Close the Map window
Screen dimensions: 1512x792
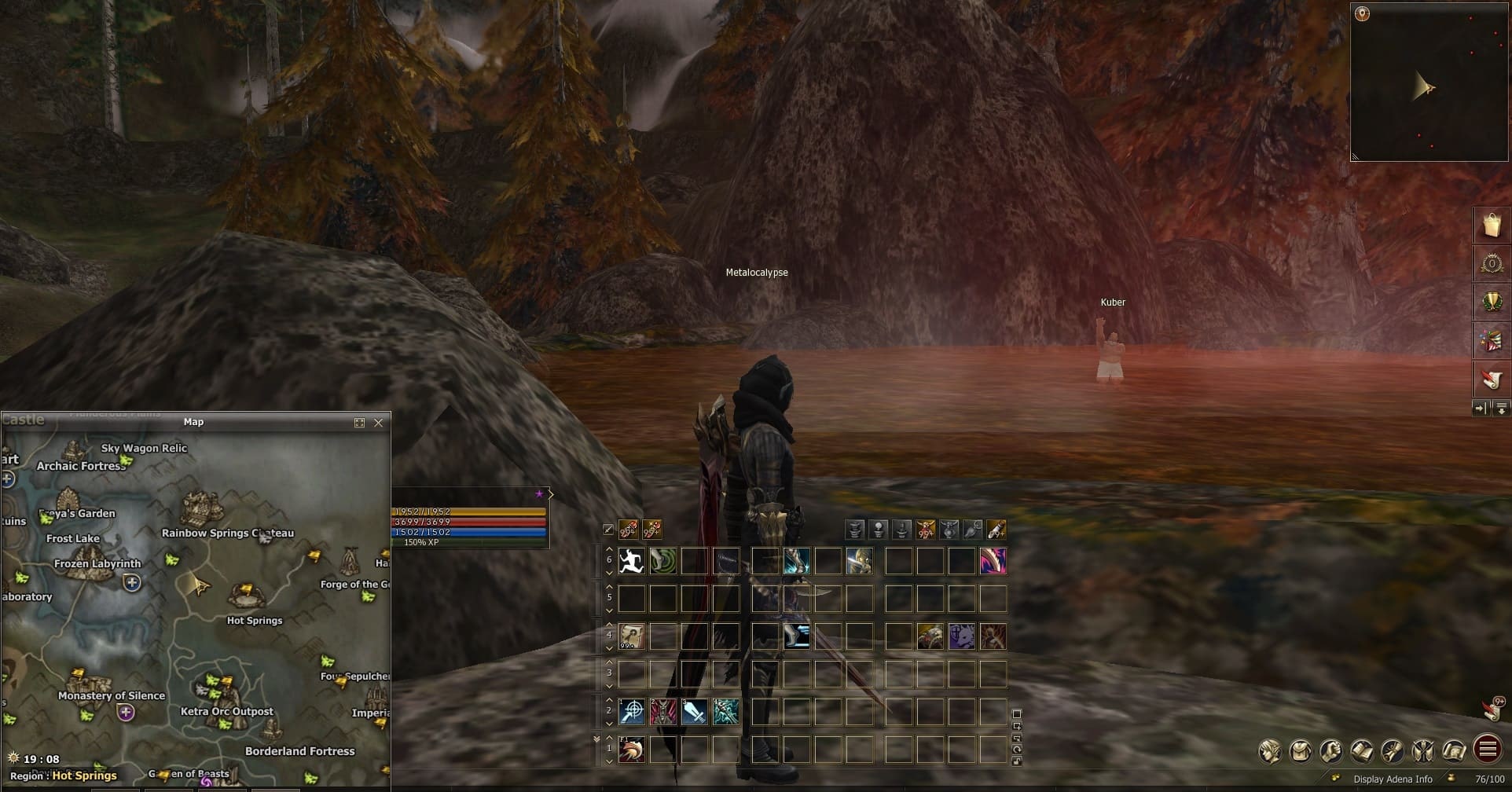coord(379,423)
